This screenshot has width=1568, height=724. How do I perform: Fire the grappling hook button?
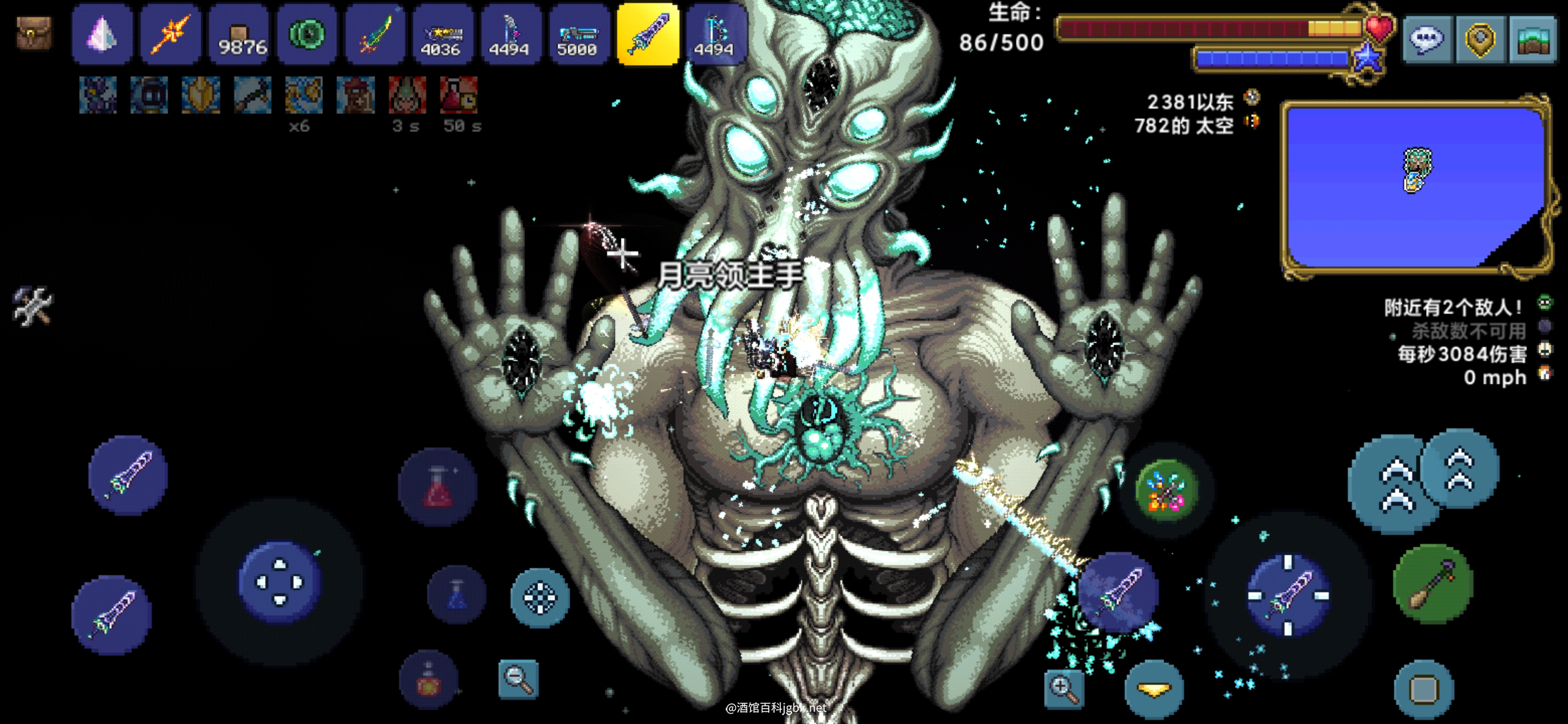pyautogui.click(x=1432, y=584)
